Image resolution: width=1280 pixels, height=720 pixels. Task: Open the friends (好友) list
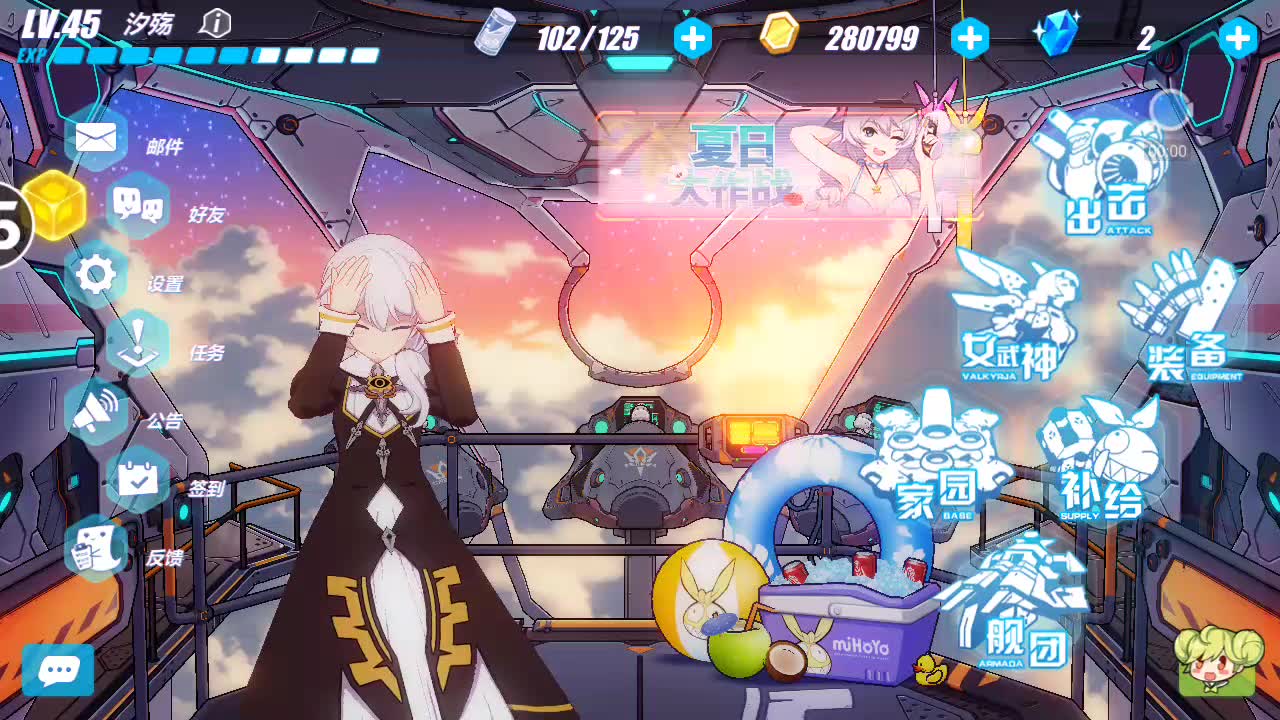137,205
